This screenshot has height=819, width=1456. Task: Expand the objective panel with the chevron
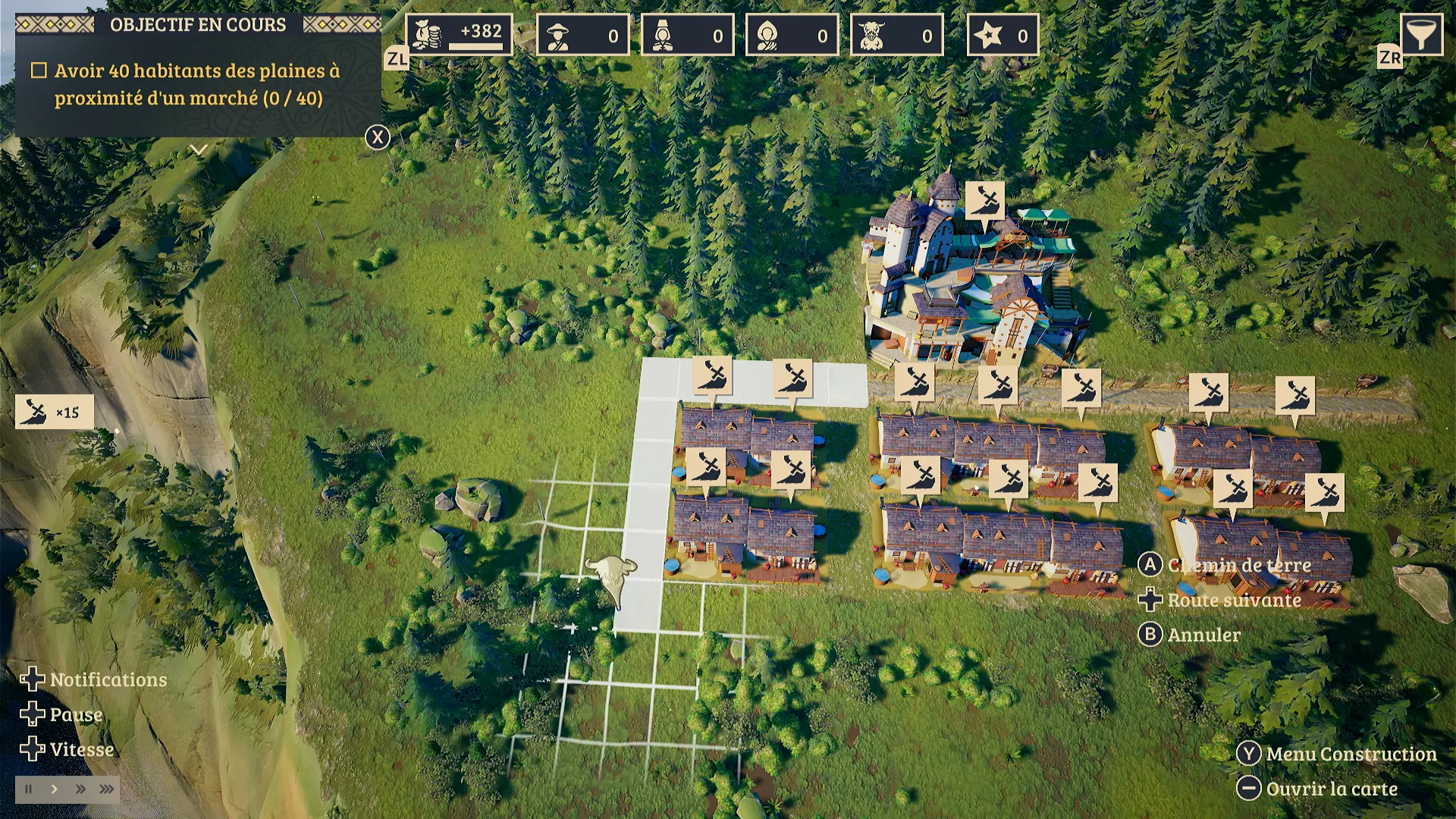pyautogui.click(x=199, y=150)
